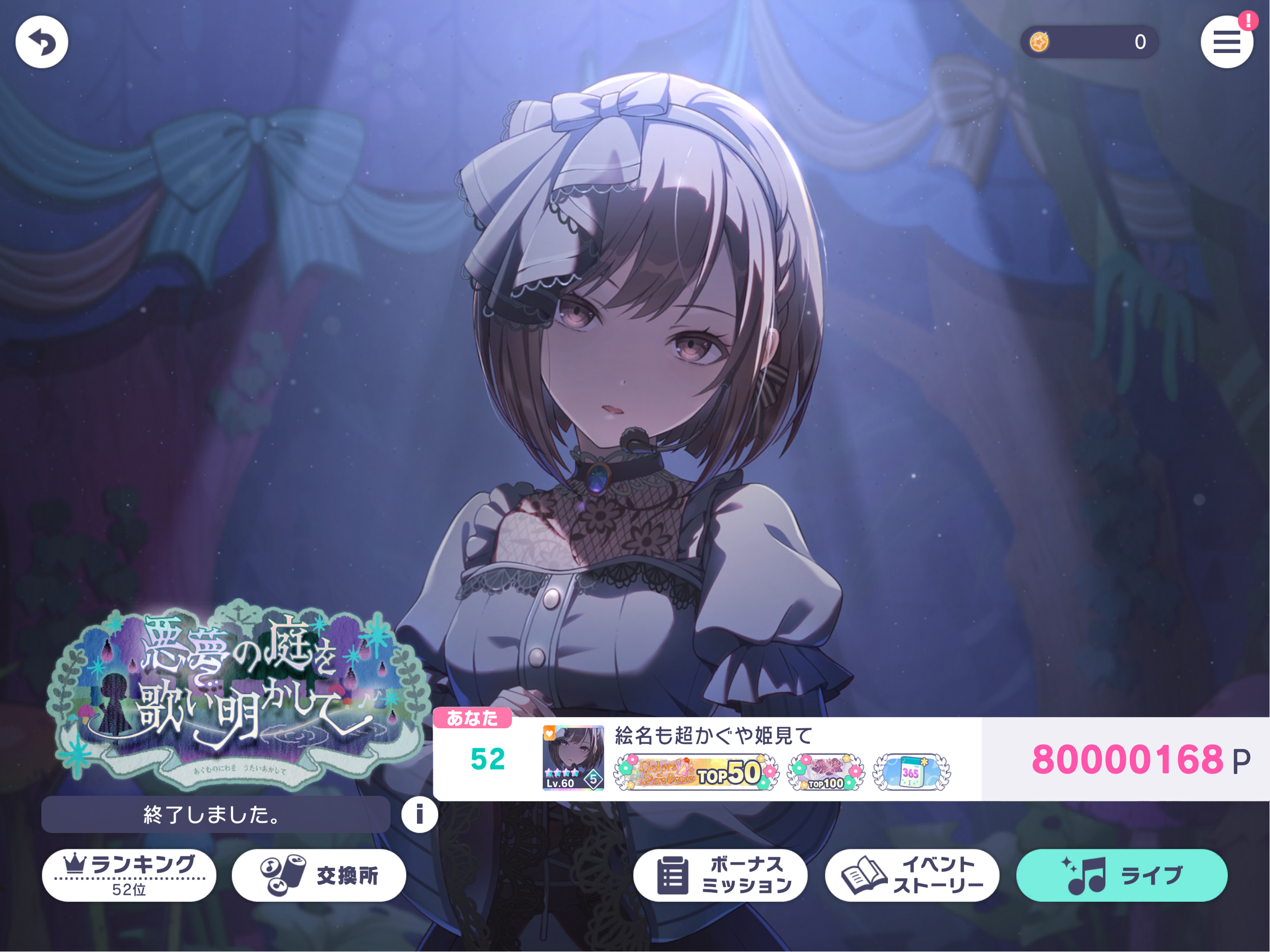1270x952 pixels.
Task: Click the 365 calendar title badge
Action: (911, 772)
